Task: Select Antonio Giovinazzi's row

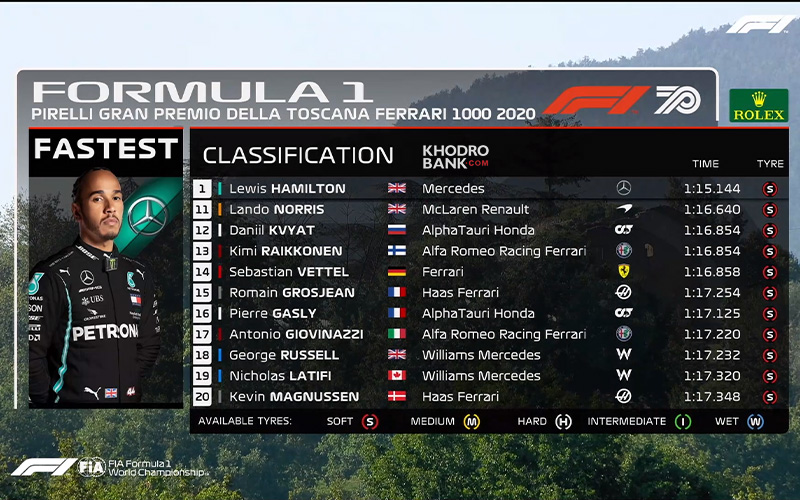Action: pyautogui.click(x=488, y=334)
